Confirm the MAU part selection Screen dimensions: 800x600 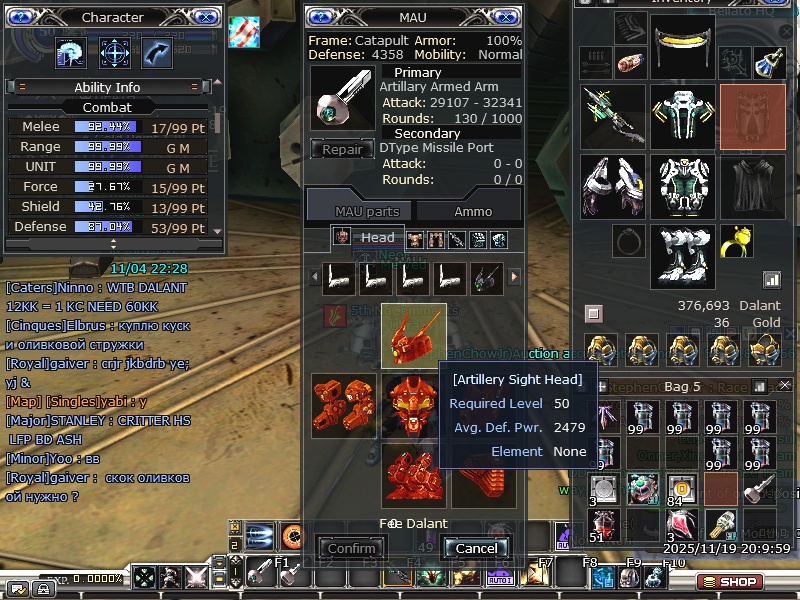click(x=352, y=548)
